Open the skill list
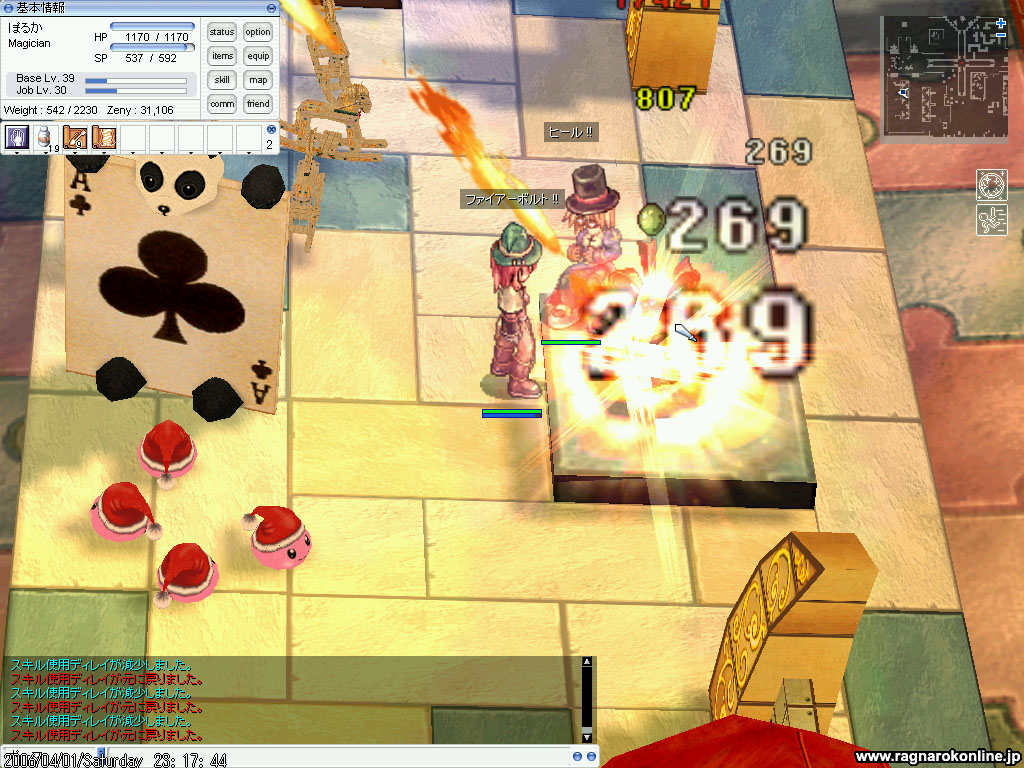 pos(222,80)
